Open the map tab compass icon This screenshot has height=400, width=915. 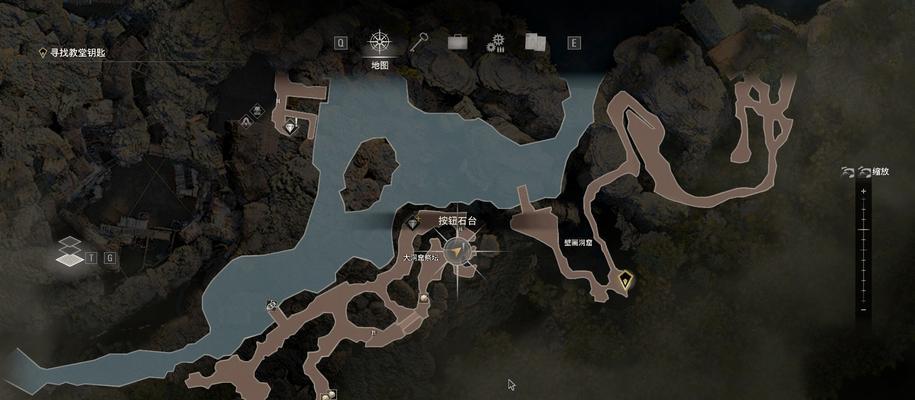pyautogui.click(x=379, y=43)
